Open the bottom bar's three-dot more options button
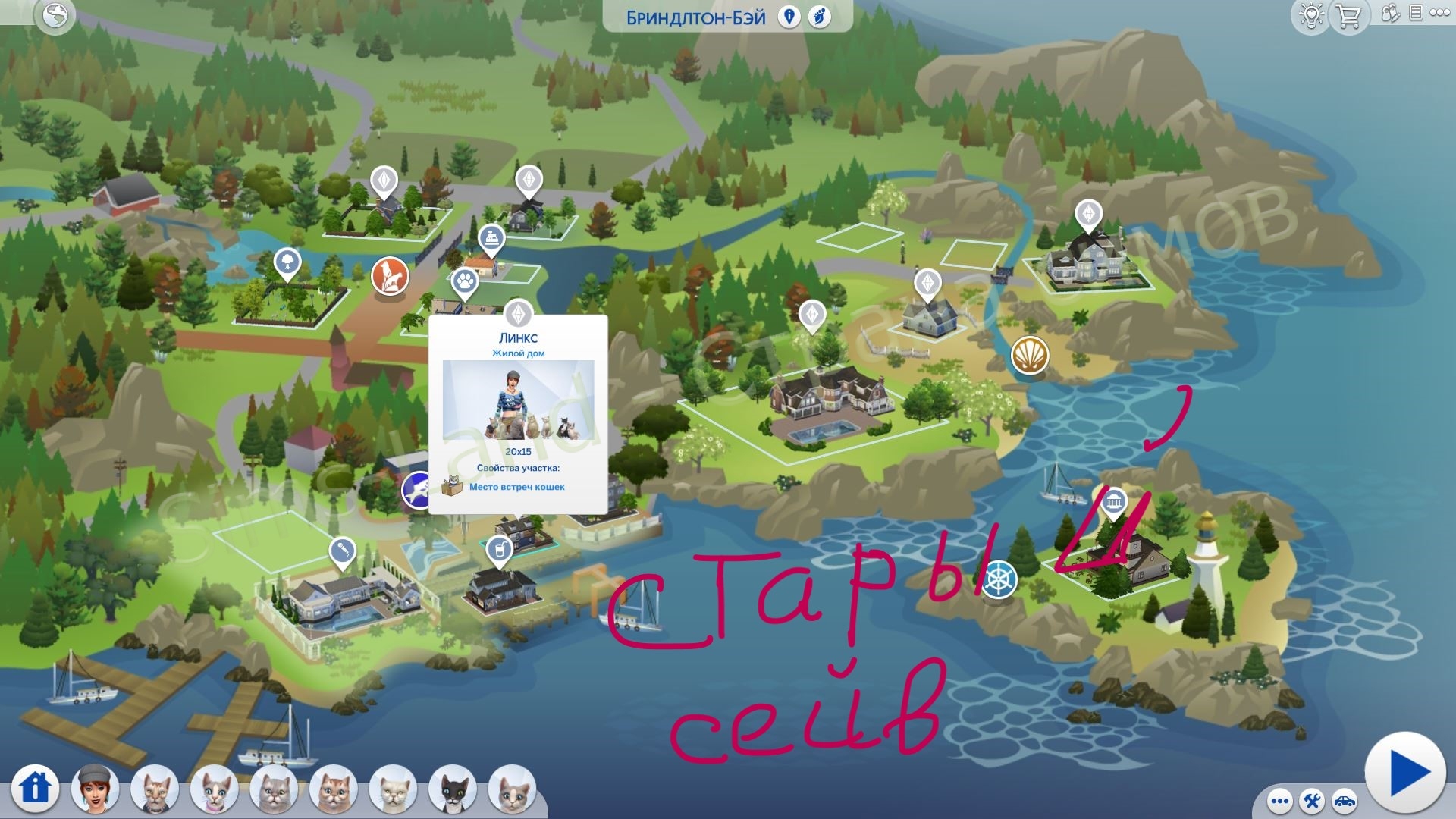The height and width of the screenshot is (819, 1456). pyautogui.click(x=1279, y=801)
